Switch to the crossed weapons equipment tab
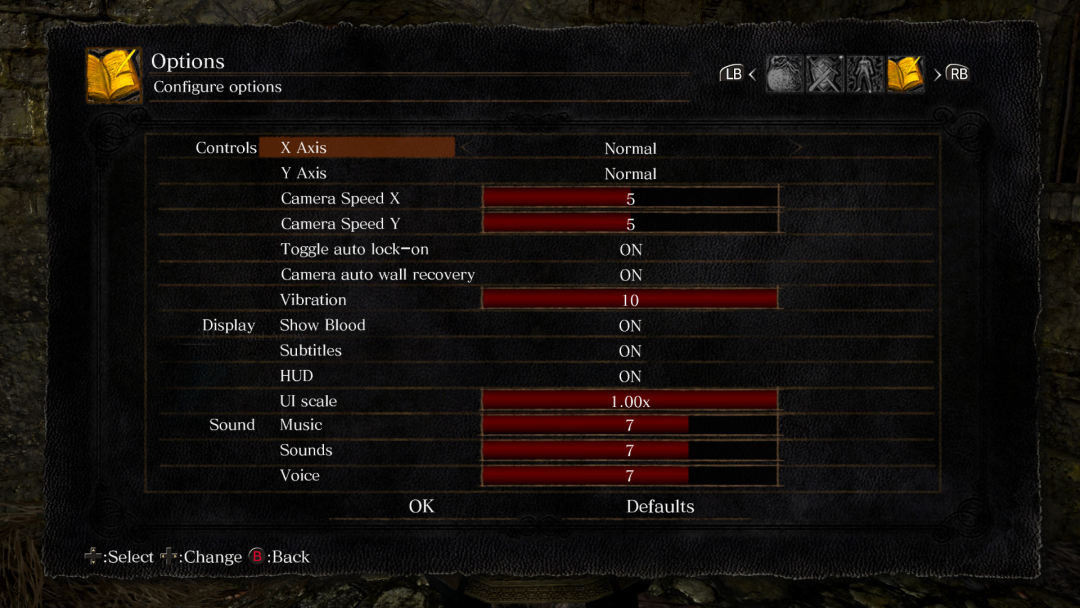The image size is (1080, 608). tap(825, 74)
